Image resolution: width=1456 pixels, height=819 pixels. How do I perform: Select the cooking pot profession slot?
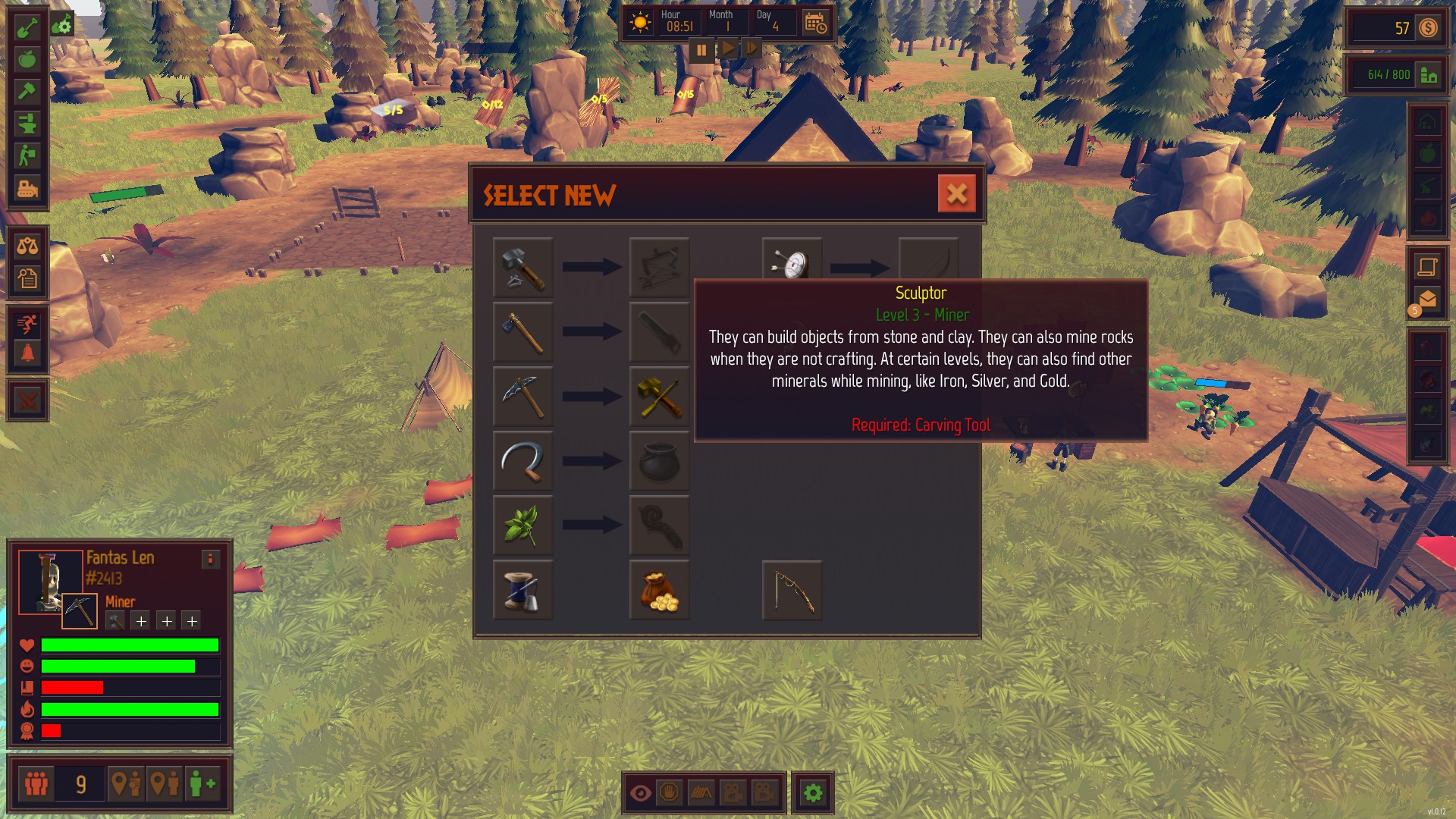click(659, 460)
